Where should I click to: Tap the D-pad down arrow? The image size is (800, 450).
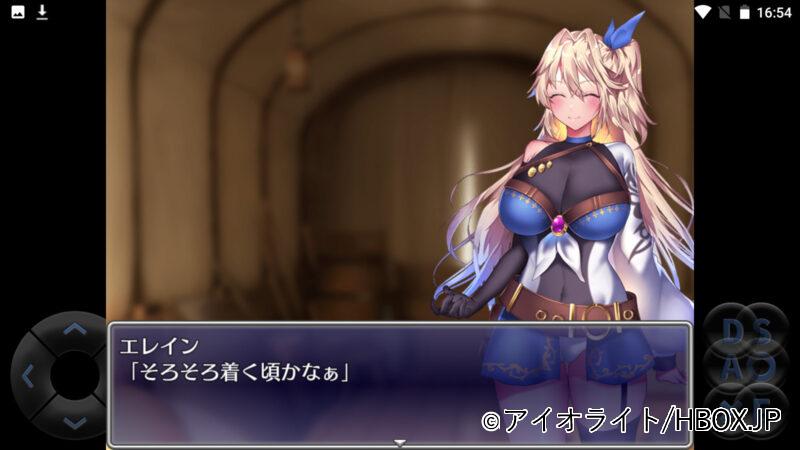coord(74,423)
